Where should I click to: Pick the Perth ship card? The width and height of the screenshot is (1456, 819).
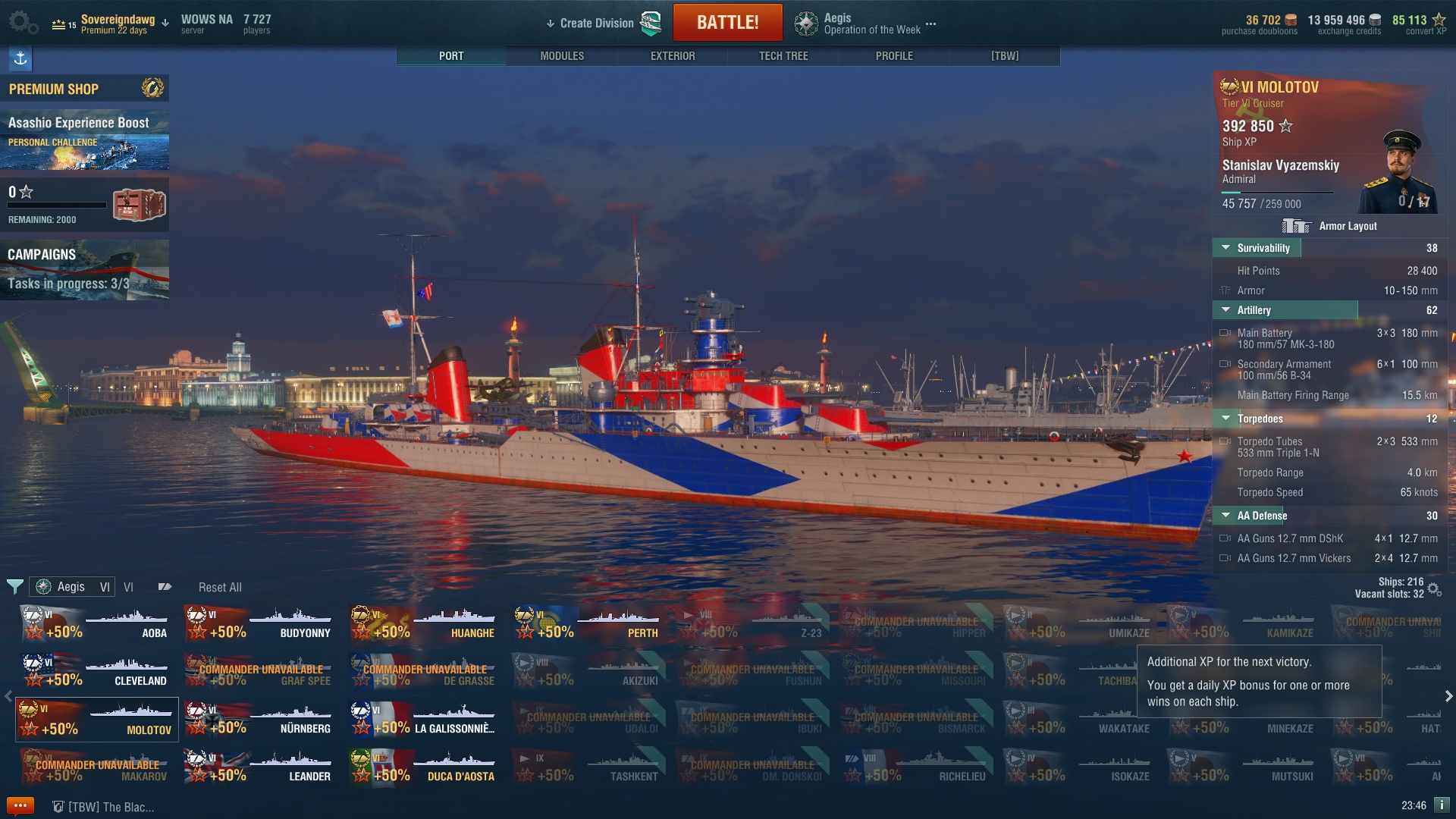[x=587, y=624]
